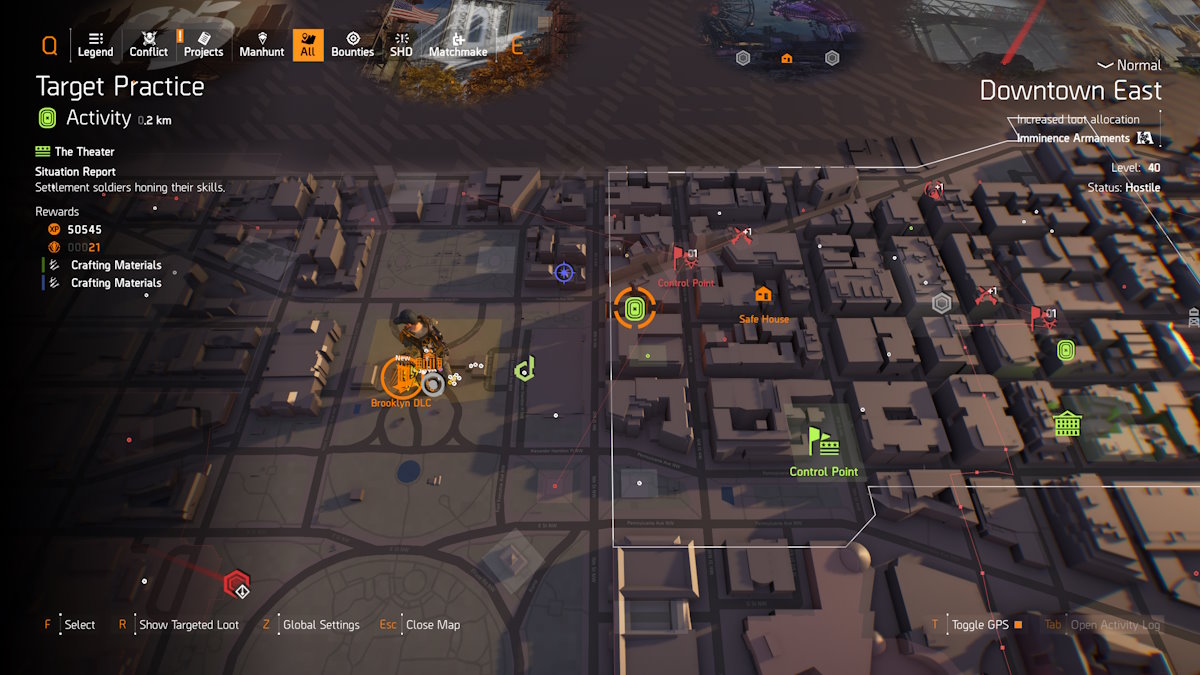Screen dimensions: 1200x675
Task: Open the Projects tab
Action: [203, 44]
